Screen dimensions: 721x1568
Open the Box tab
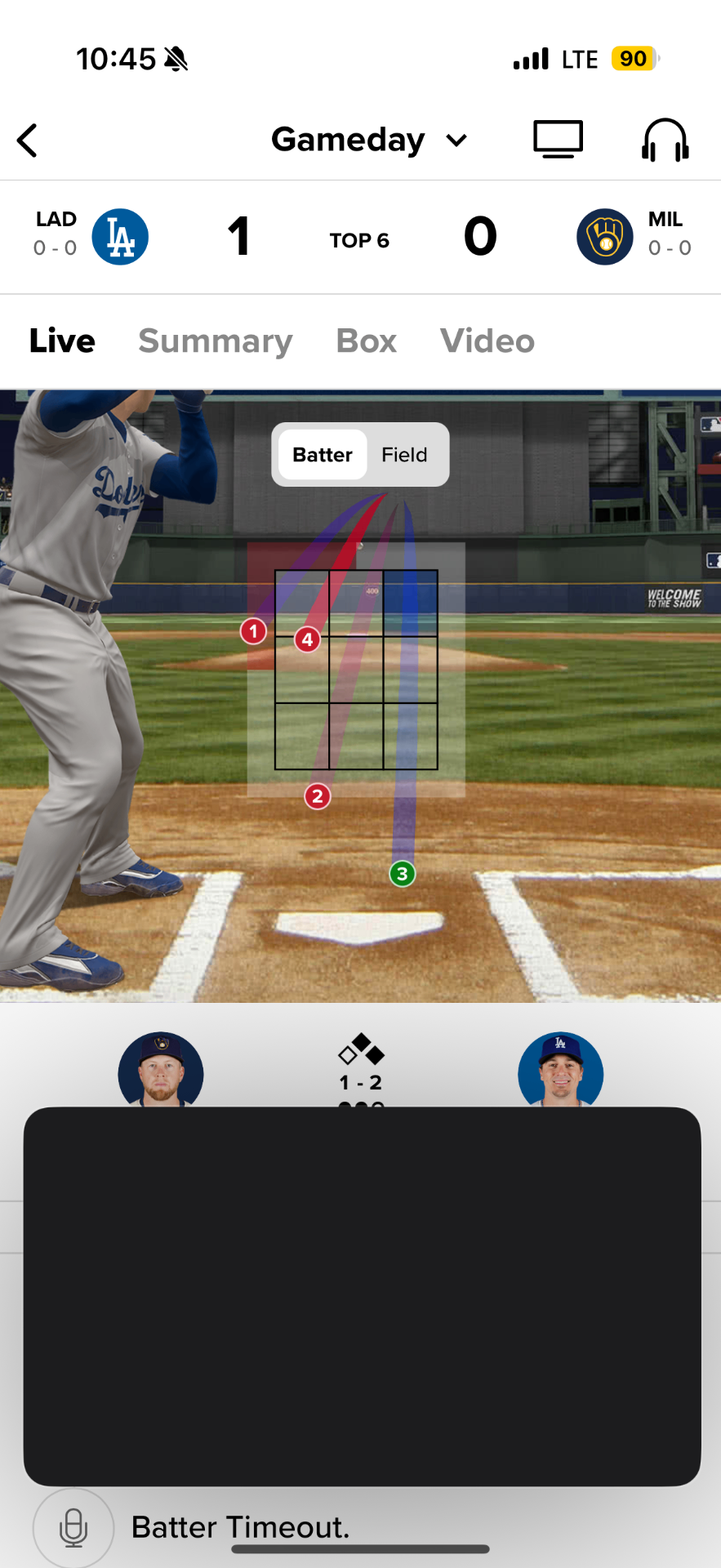pyautogui.click(x=367, y=341)
